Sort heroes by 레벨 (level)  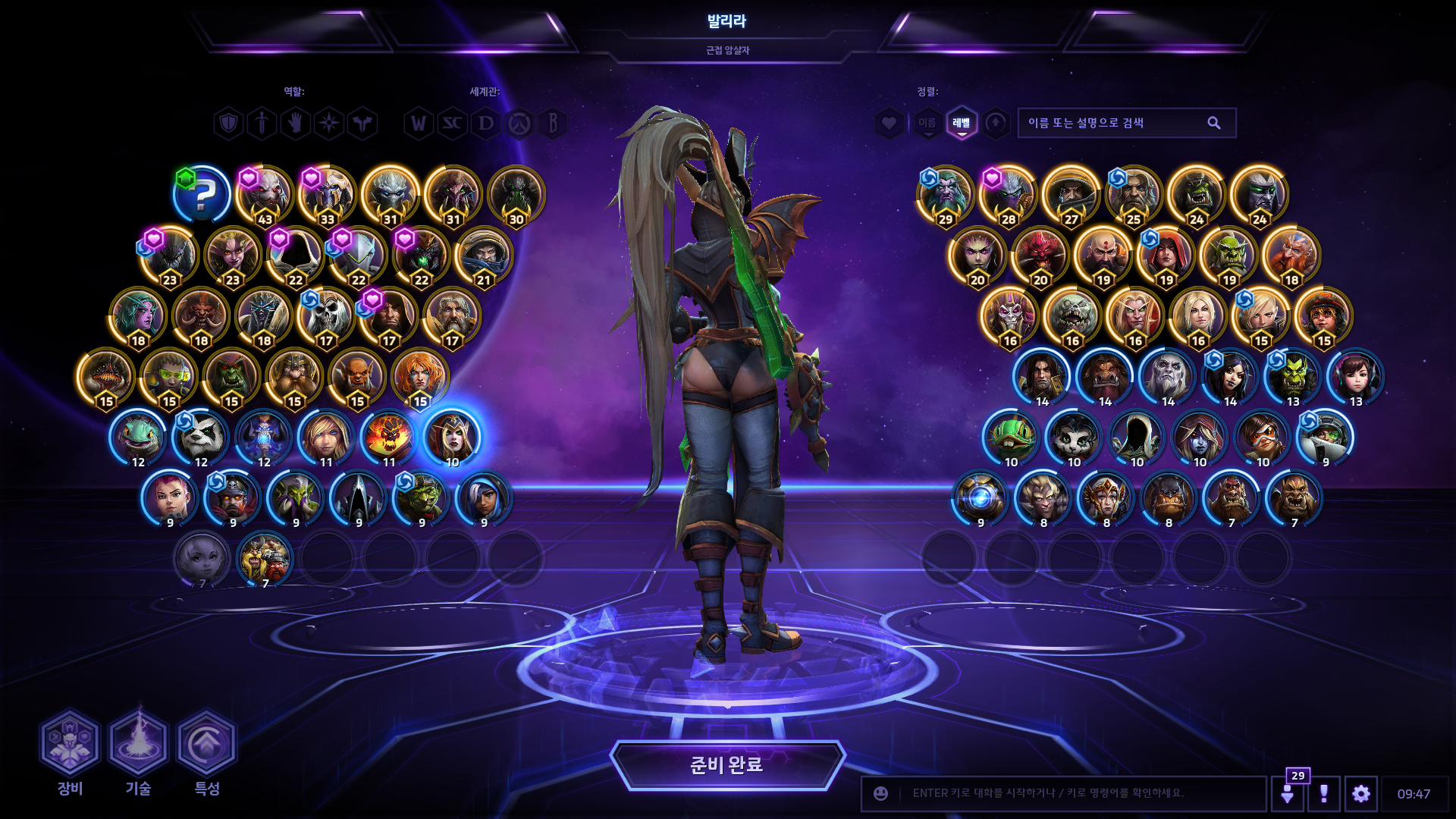point(962,123)
